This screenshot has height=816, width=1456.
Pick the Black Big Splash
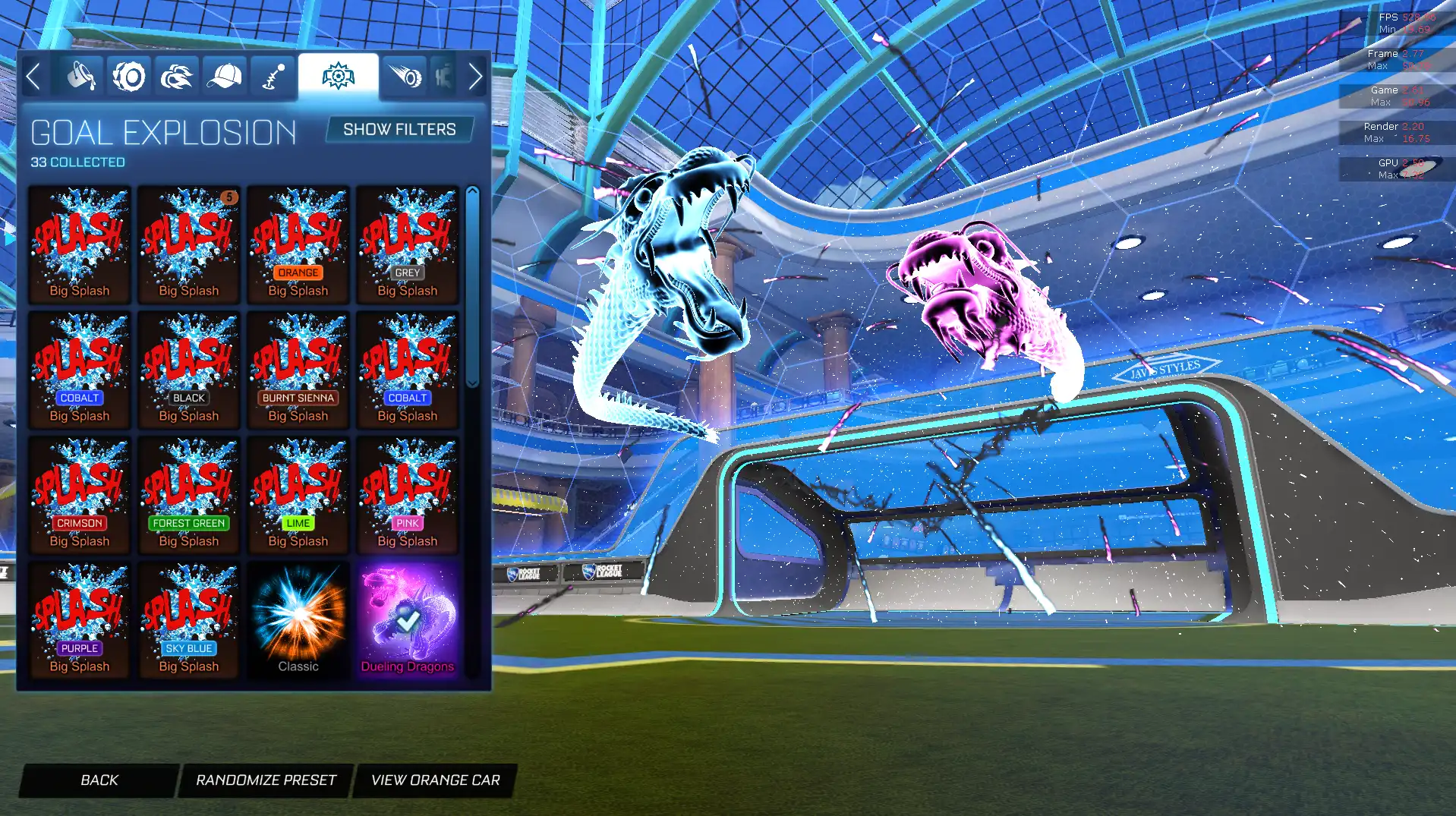(189, 370)
